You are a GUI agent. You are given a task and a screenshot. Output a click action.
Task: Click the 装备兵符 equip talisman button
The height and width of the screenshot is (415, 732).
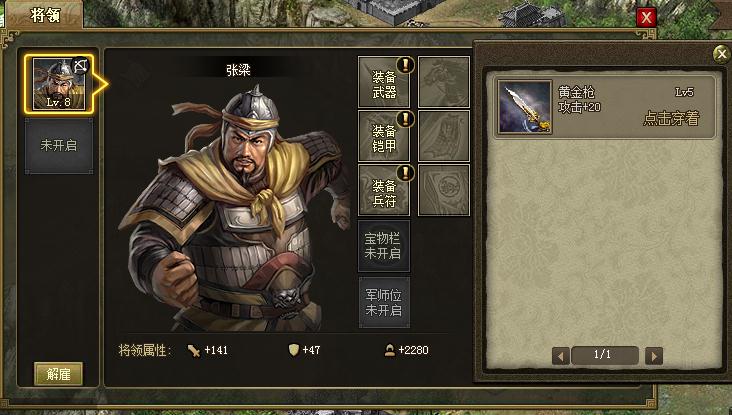tap(384, 190)
